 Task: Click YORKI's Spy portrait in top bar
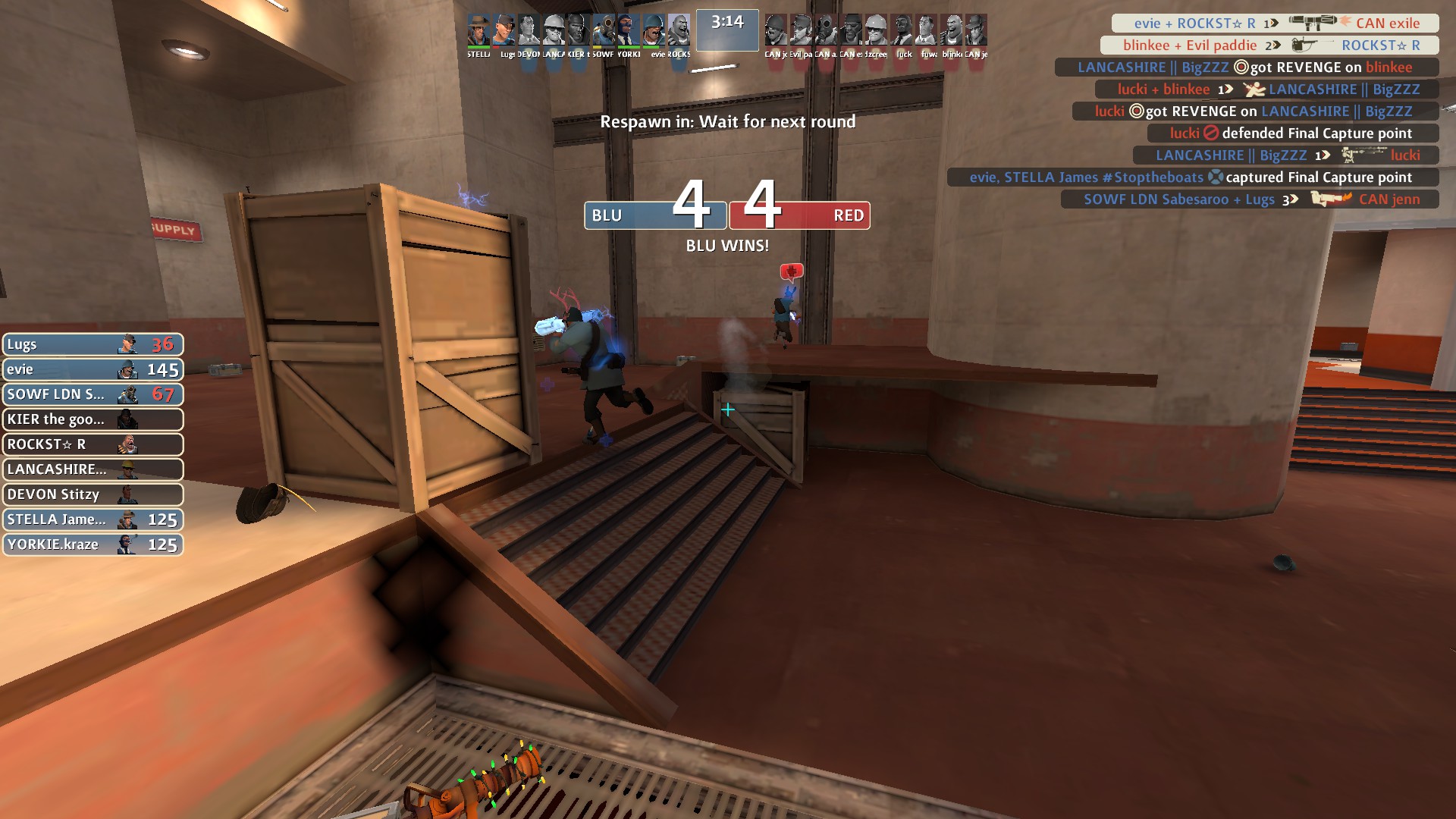click(629, 32)
